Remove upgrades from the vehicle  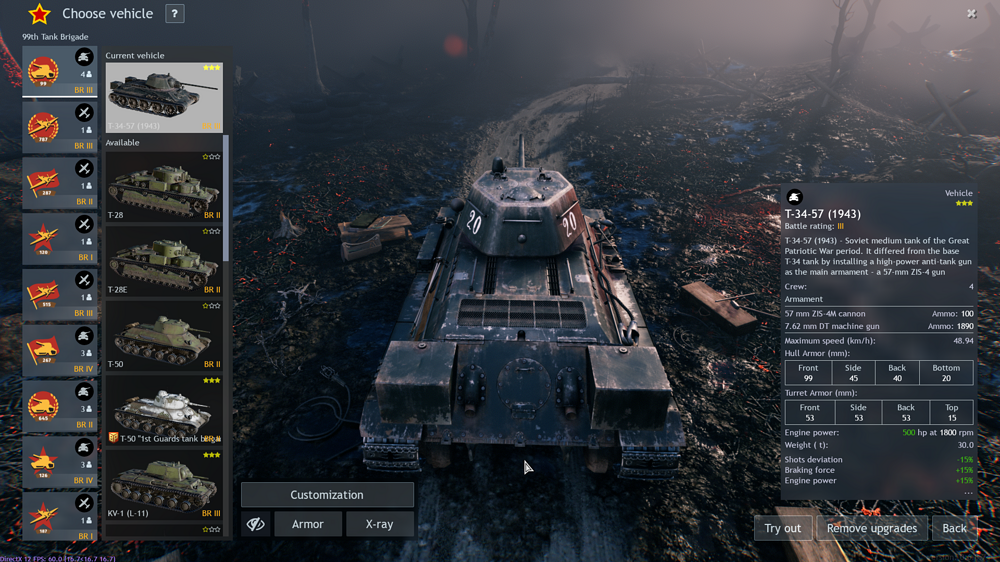coord(871,528)
